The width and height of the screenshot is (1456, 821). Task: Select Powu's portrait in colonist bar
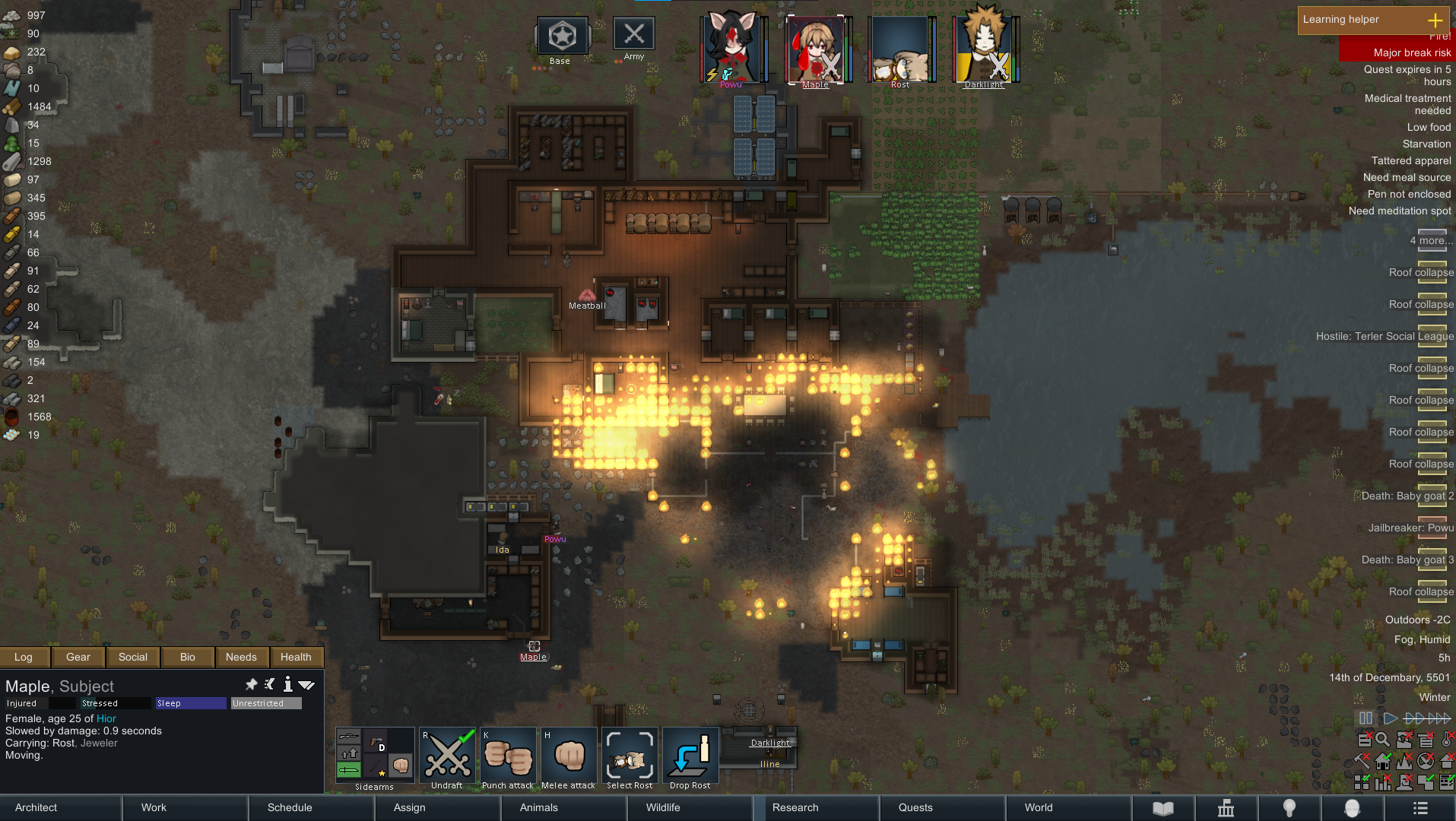(731, 47)
